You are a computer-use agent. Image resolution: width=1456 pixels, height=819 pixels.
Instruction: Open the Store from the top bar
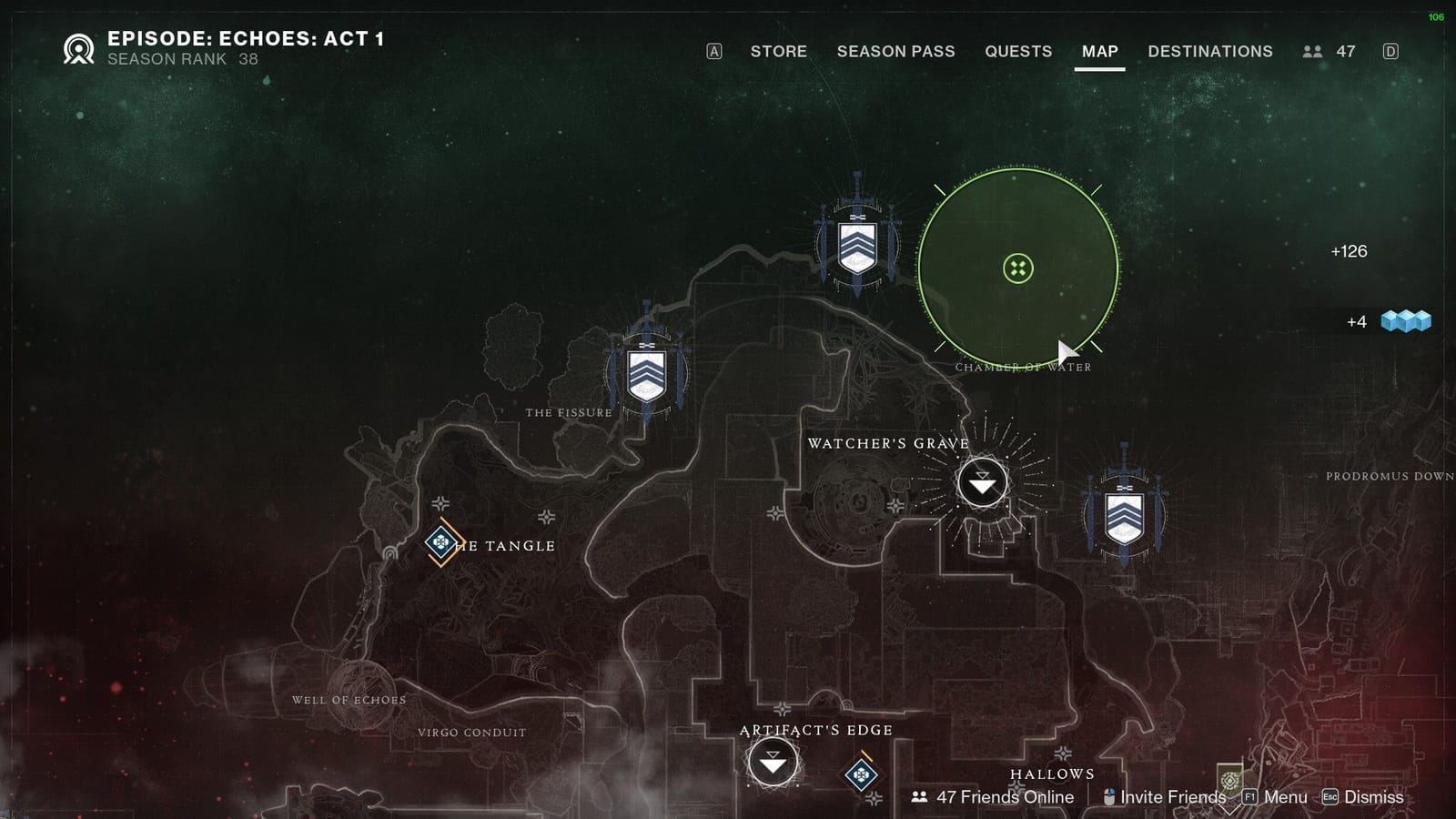tap(779, 52)
